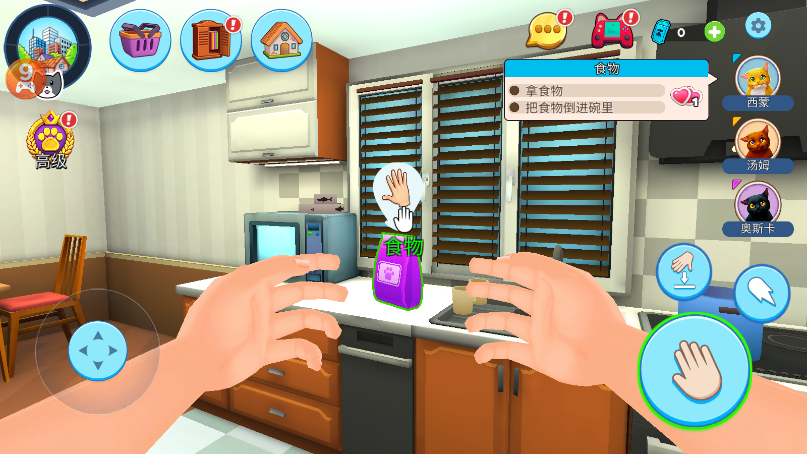Open the 高级 paw badge
Image resolution: width=807 pixels, height=454 pixels.
point(50,140)
